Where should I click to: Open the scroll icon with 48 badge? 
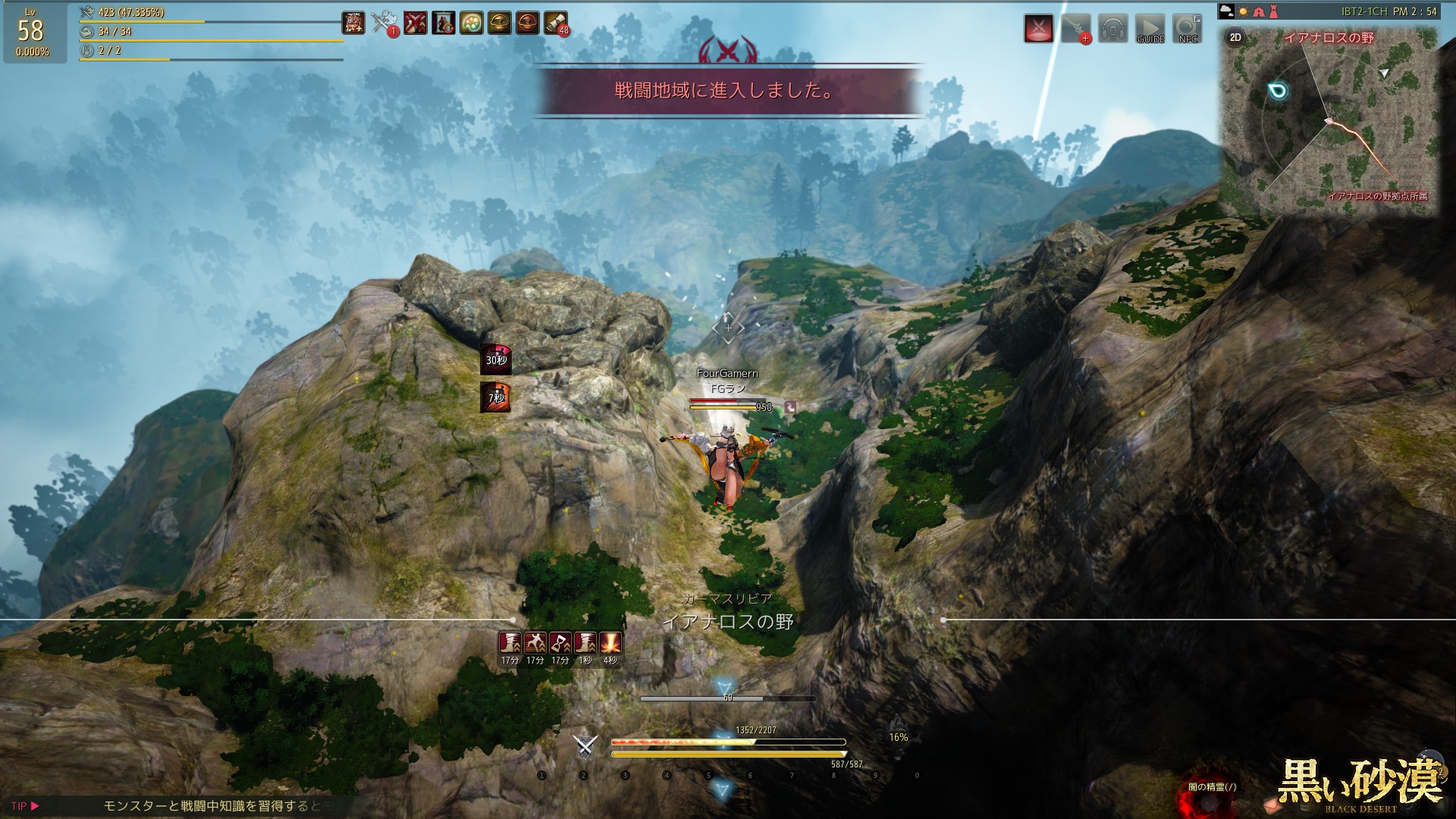[x=556, y=23]
